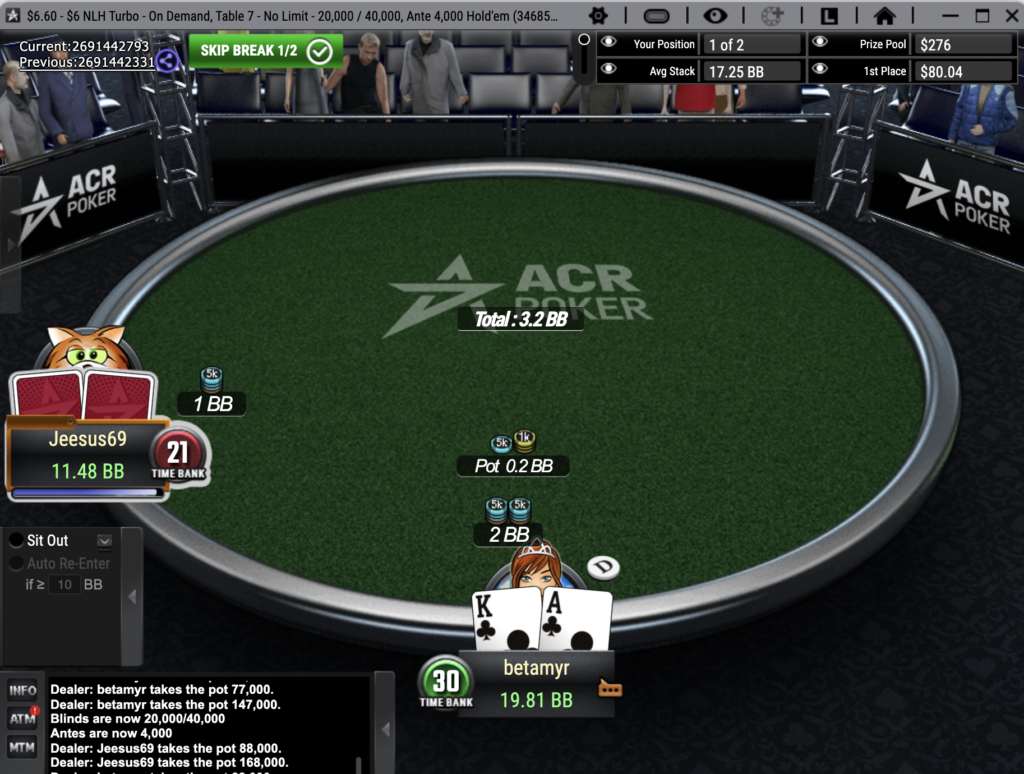Image resolution: width=1024 pixels, height=774 pixels.
Task: Click the eye icon in the title bar
Action: coord(714,15)
